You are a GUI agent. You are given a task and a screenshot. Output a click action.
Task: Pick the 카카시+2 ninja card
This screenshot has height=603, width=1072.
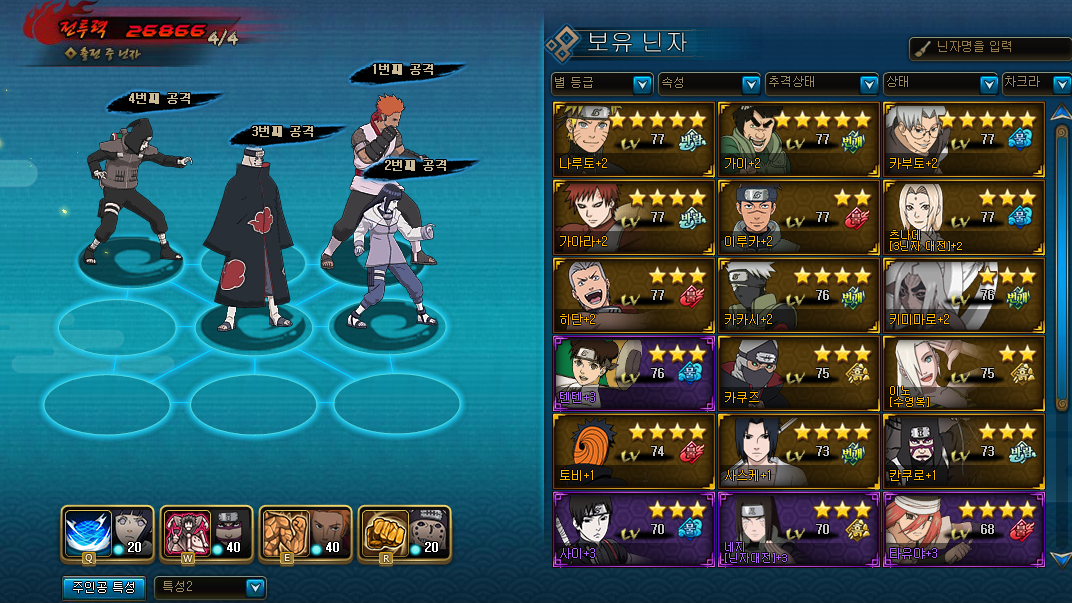coord(798,294)
